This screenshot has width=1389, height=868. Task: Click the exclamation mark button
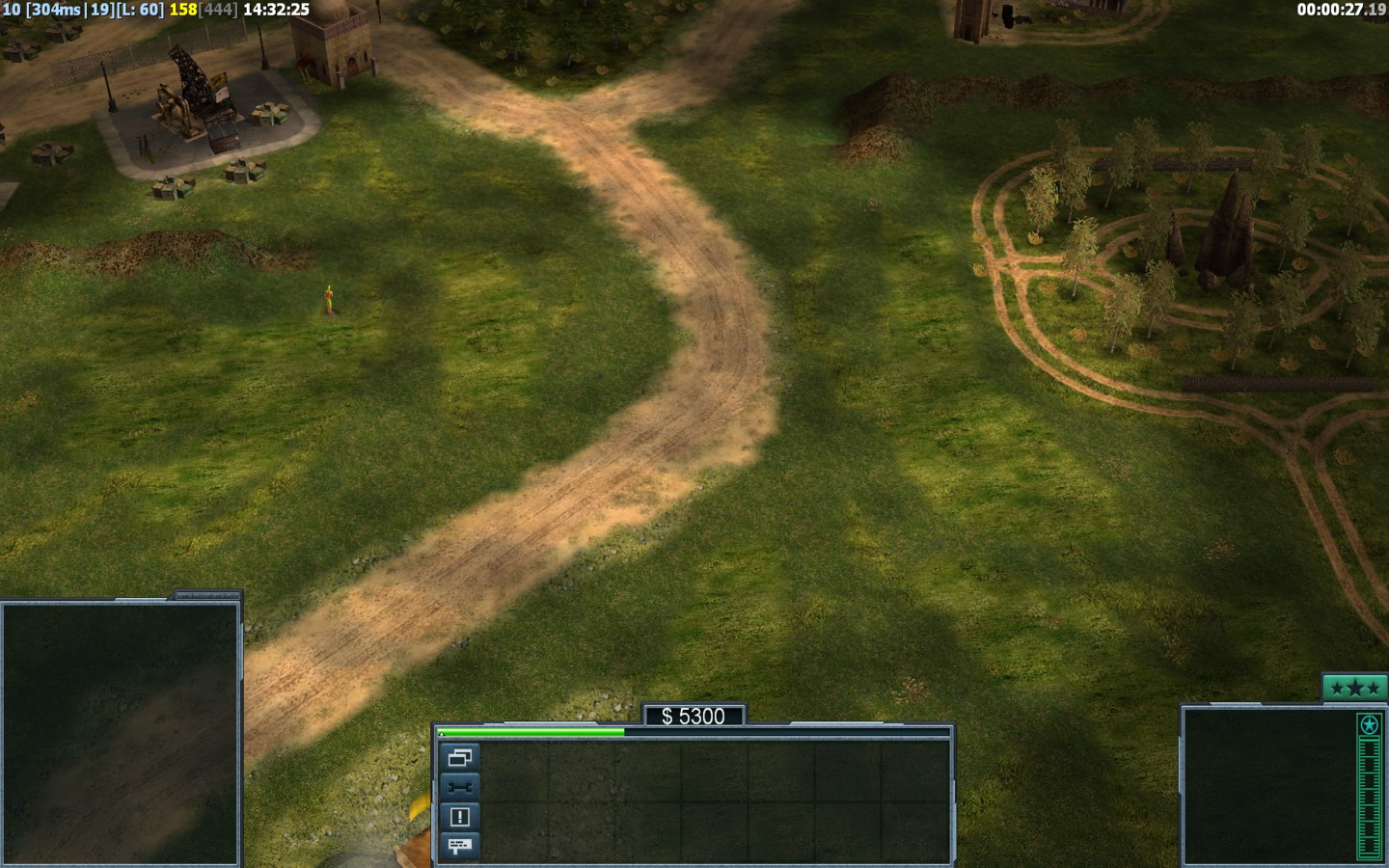pos(459,817)
